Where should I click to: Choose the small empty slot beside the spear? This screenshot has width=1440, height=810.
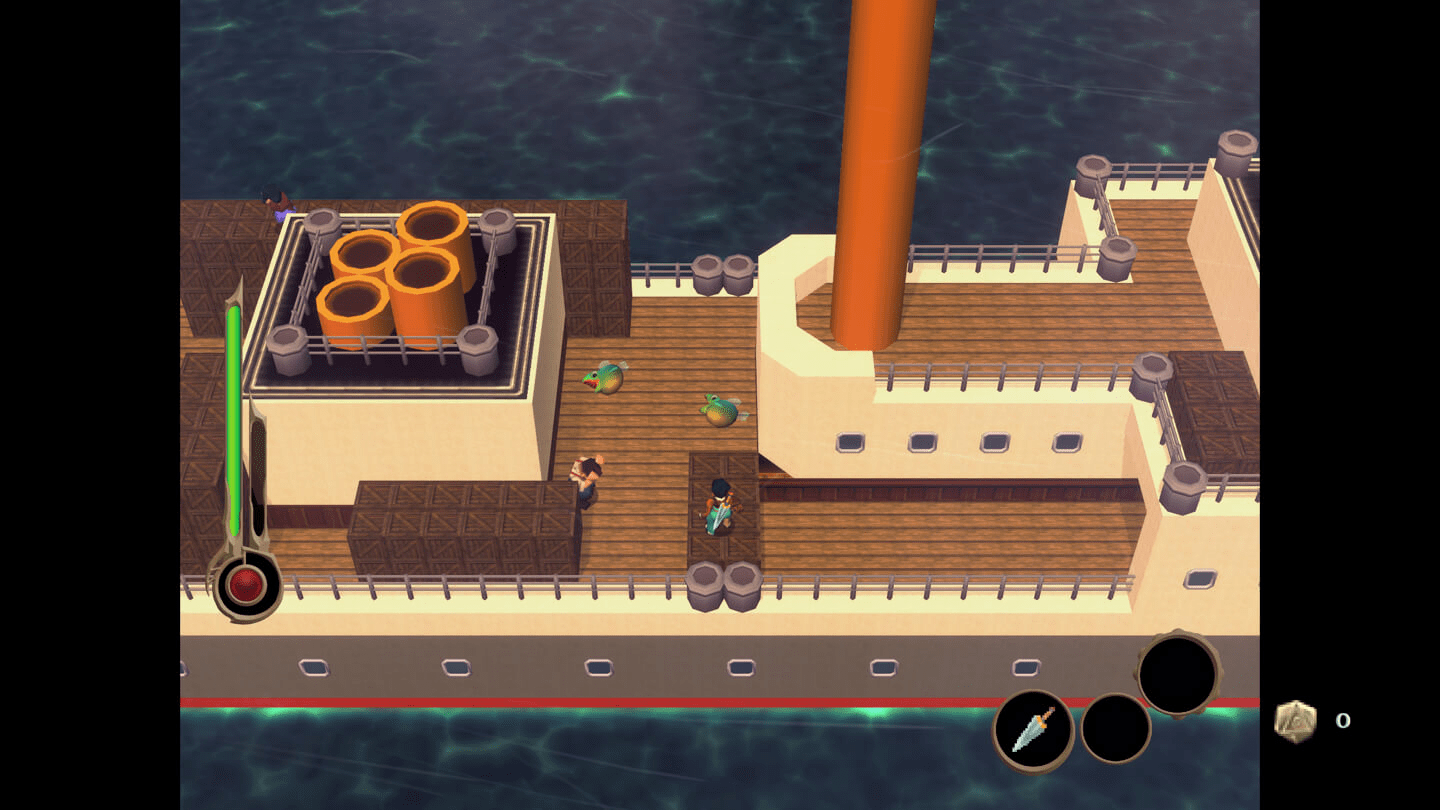(1115, 729)
